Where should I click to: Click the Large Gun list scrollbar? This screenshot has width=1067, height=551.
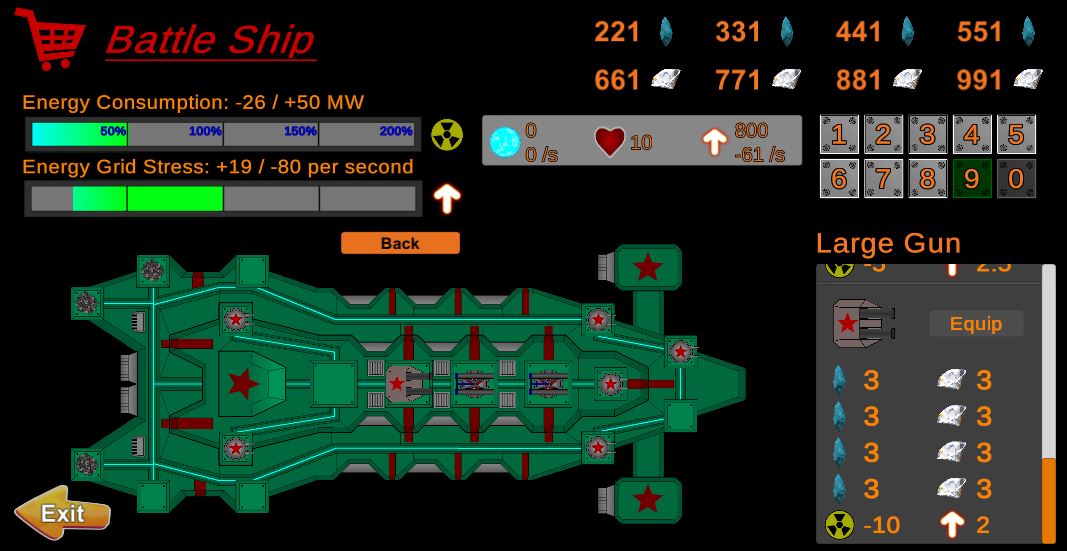[1048, 498]
